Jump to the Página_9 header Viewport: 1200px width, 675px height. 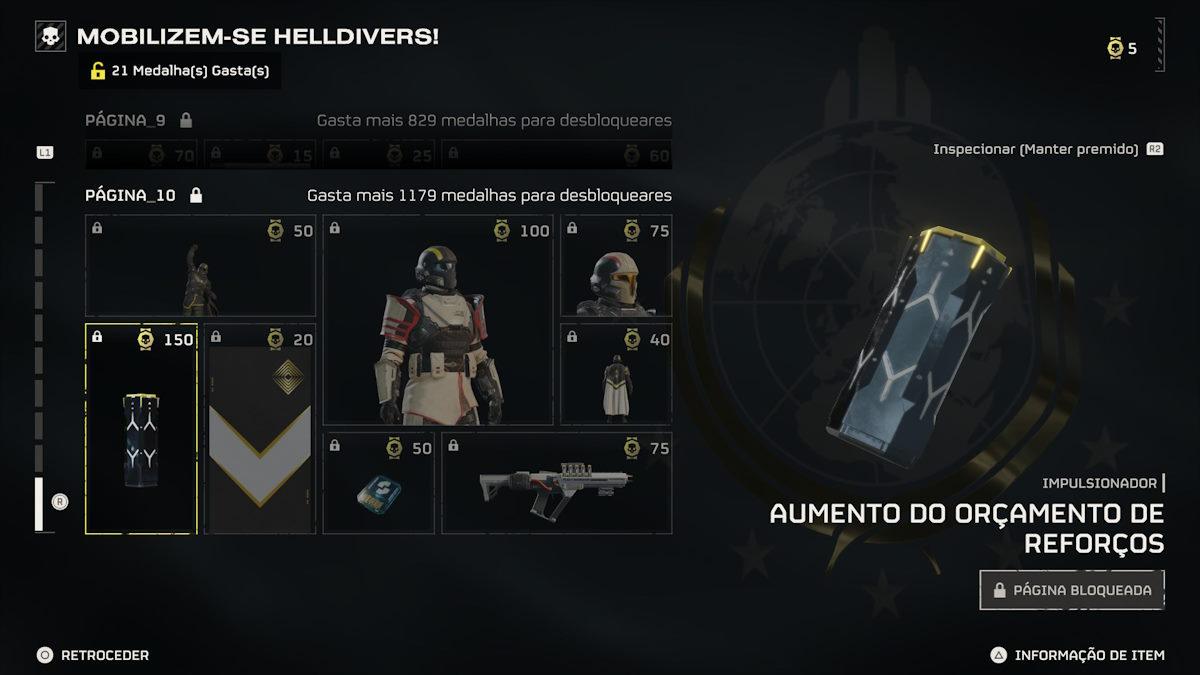pos(126,120)
